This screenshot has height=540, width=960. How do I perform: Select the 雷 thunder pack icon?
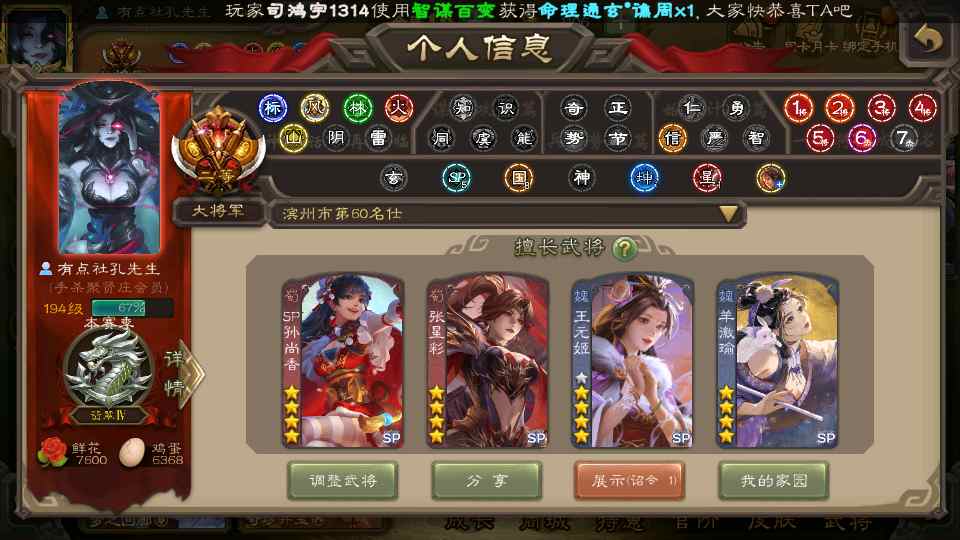click(x=378, y=138)
